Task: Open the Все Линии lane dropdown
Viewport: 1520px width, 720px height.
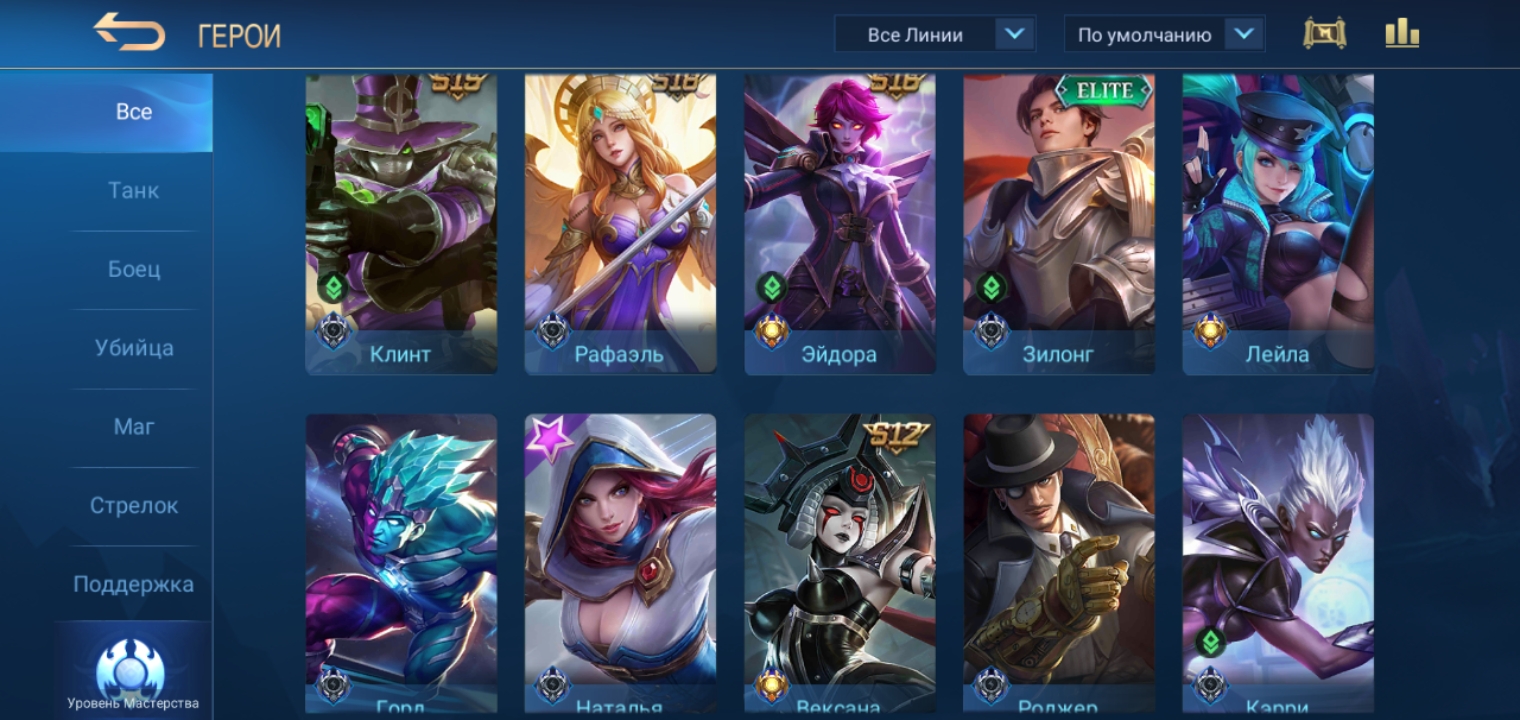Action: (x=934, y=35)
